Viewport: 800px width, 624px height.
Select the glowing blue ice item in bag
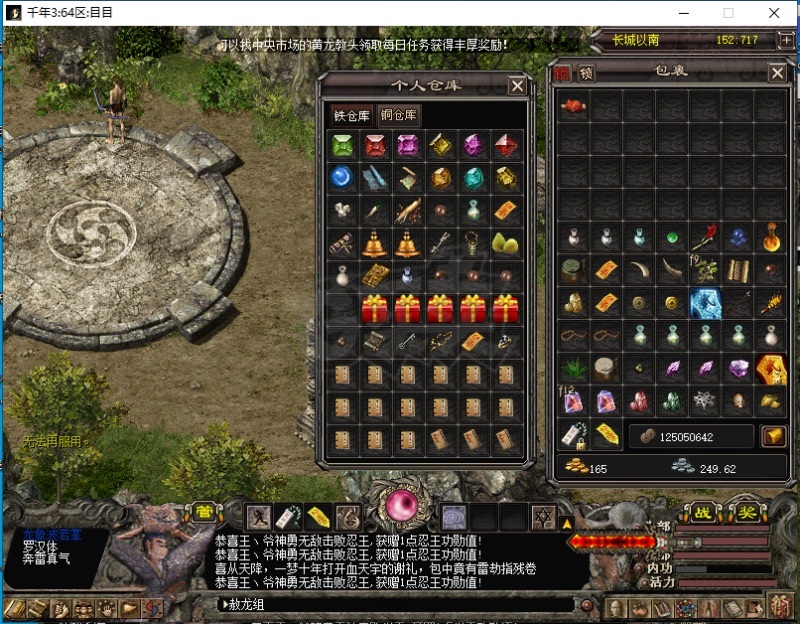click(706, 303)
